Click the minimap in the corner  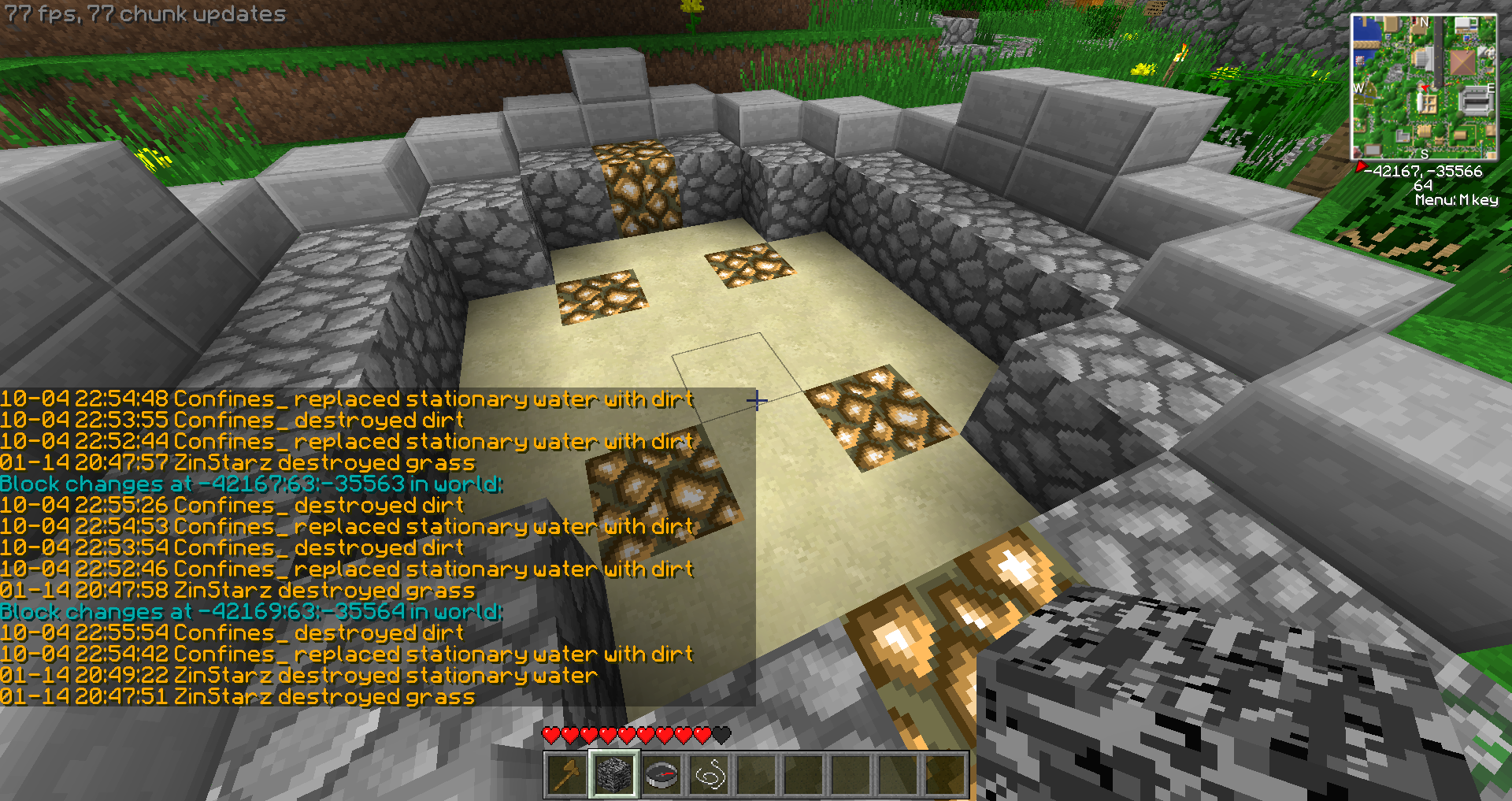click(1424, 87)
